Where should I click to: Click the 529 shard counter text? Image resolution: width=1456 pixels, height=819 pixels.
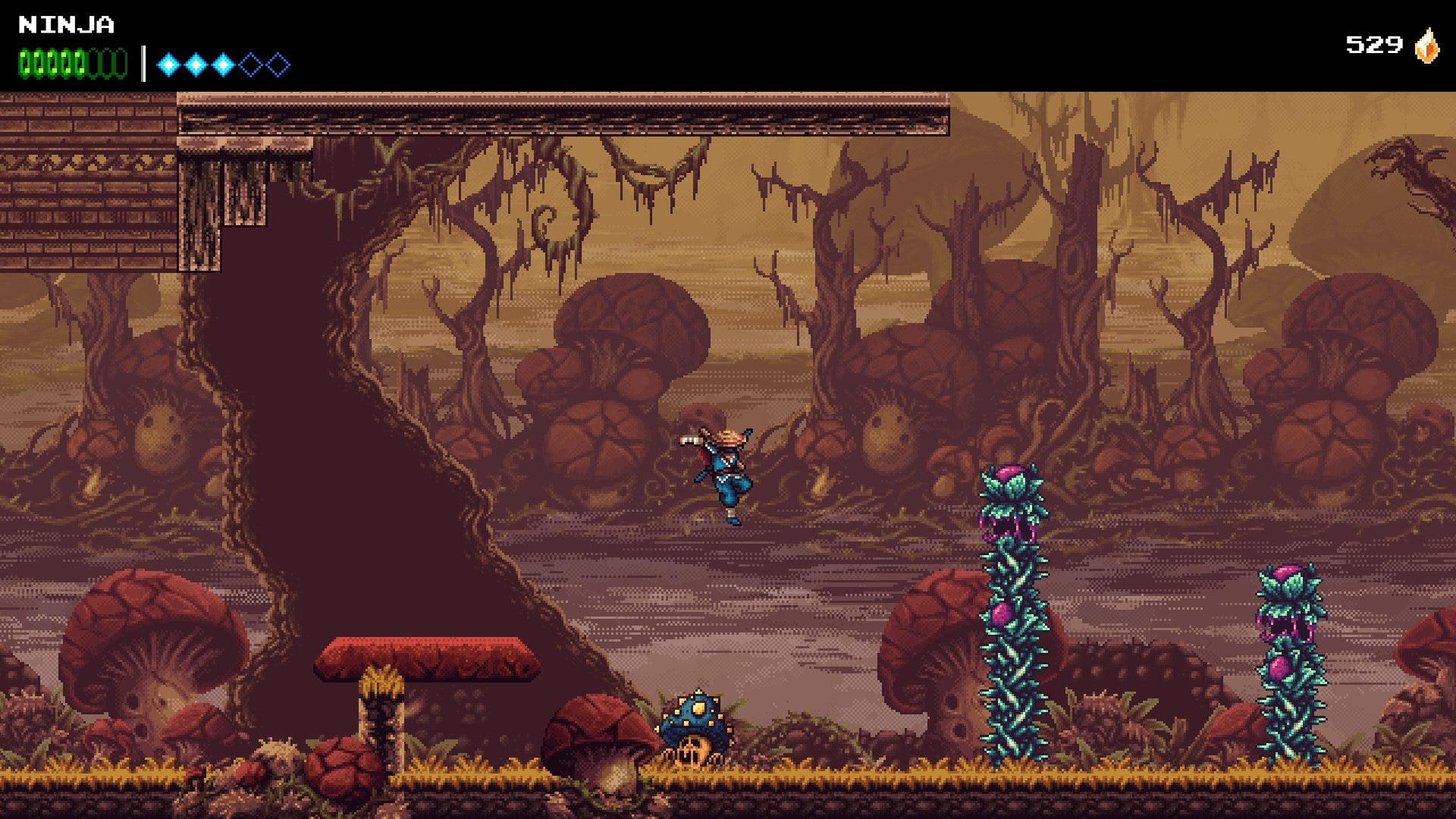coord(1373,43)
